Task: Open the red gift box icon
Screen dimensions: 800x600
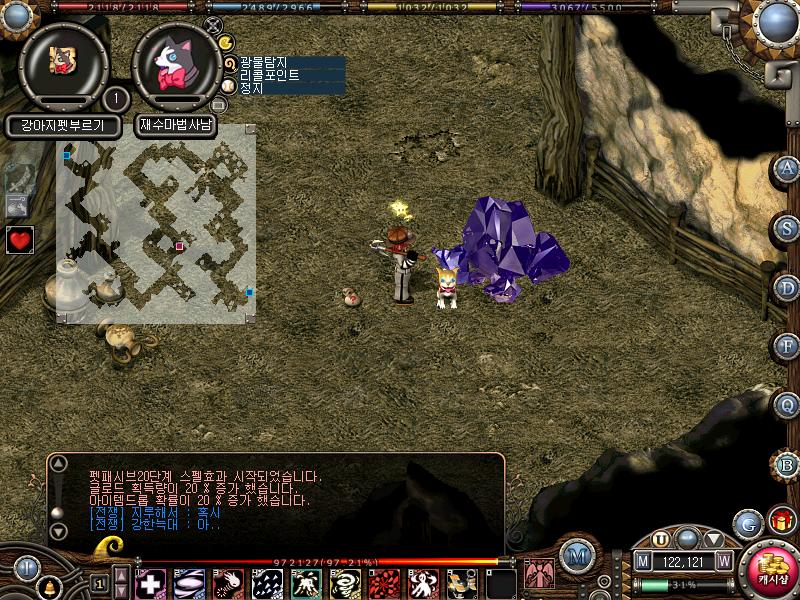Action: (781, 520)
